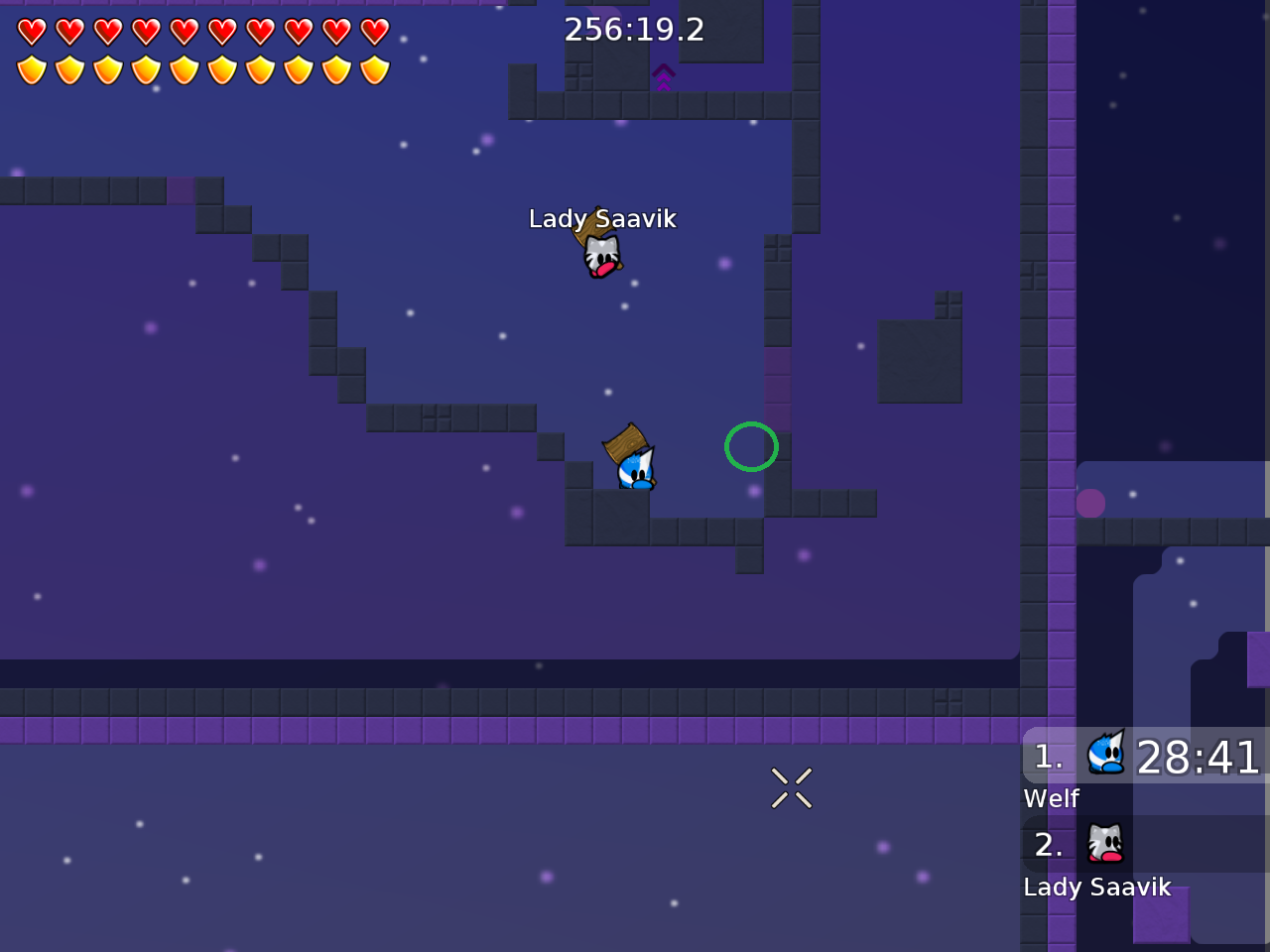Click the crosshair cursor marker
Viewport: 1270px width, 952px height.
click(792, 788)
